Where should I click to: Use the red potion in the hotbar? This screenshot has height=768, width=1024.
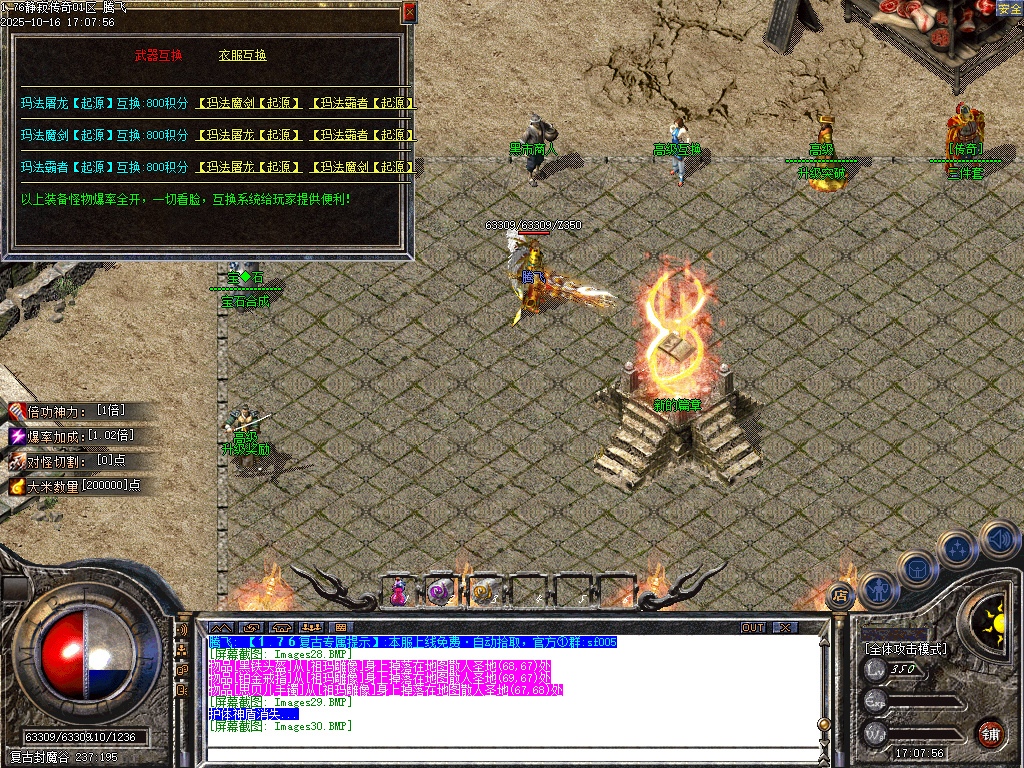pyautogui.click(x=399, y=592)
